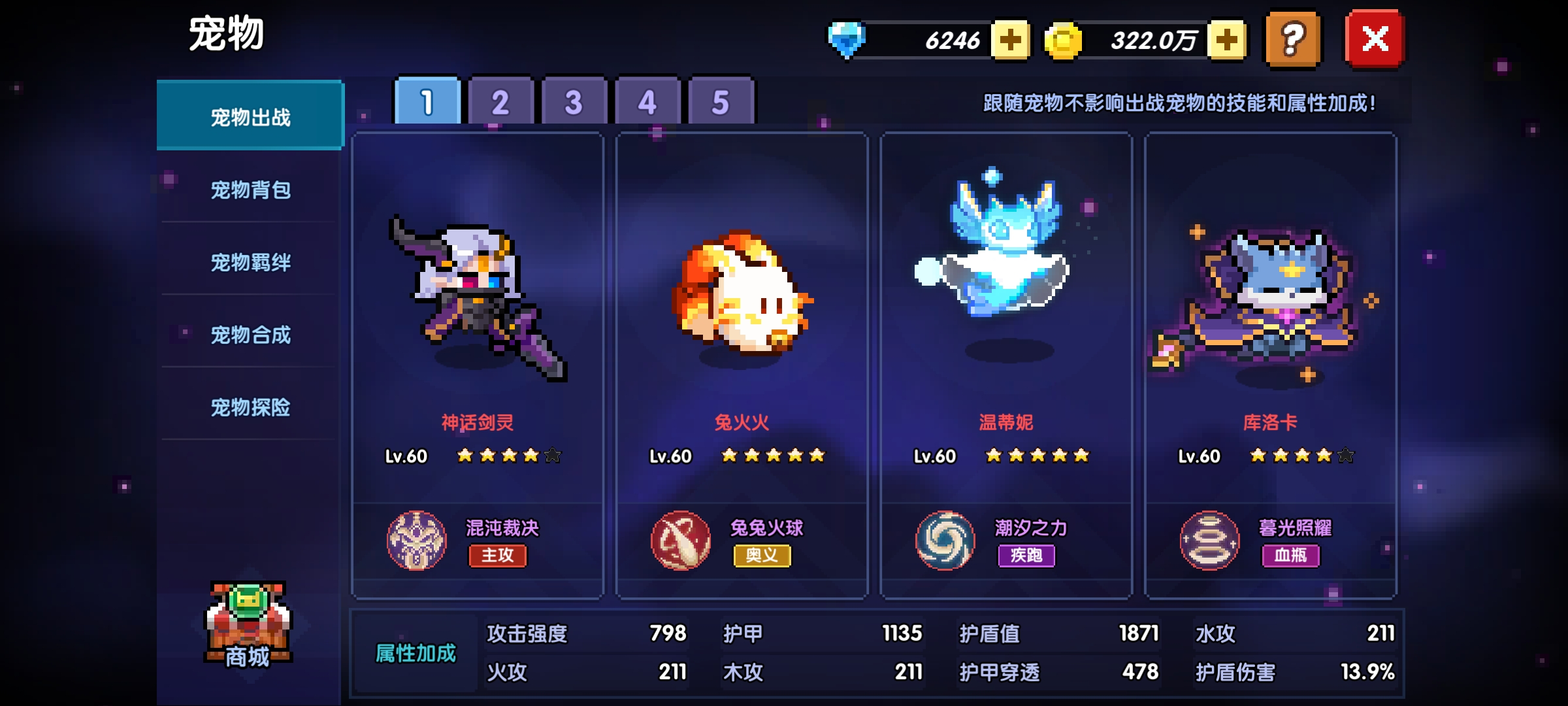Screen dimensions: 1568x706
Task: Select pet team tab 1
Action: coord(427,102)
